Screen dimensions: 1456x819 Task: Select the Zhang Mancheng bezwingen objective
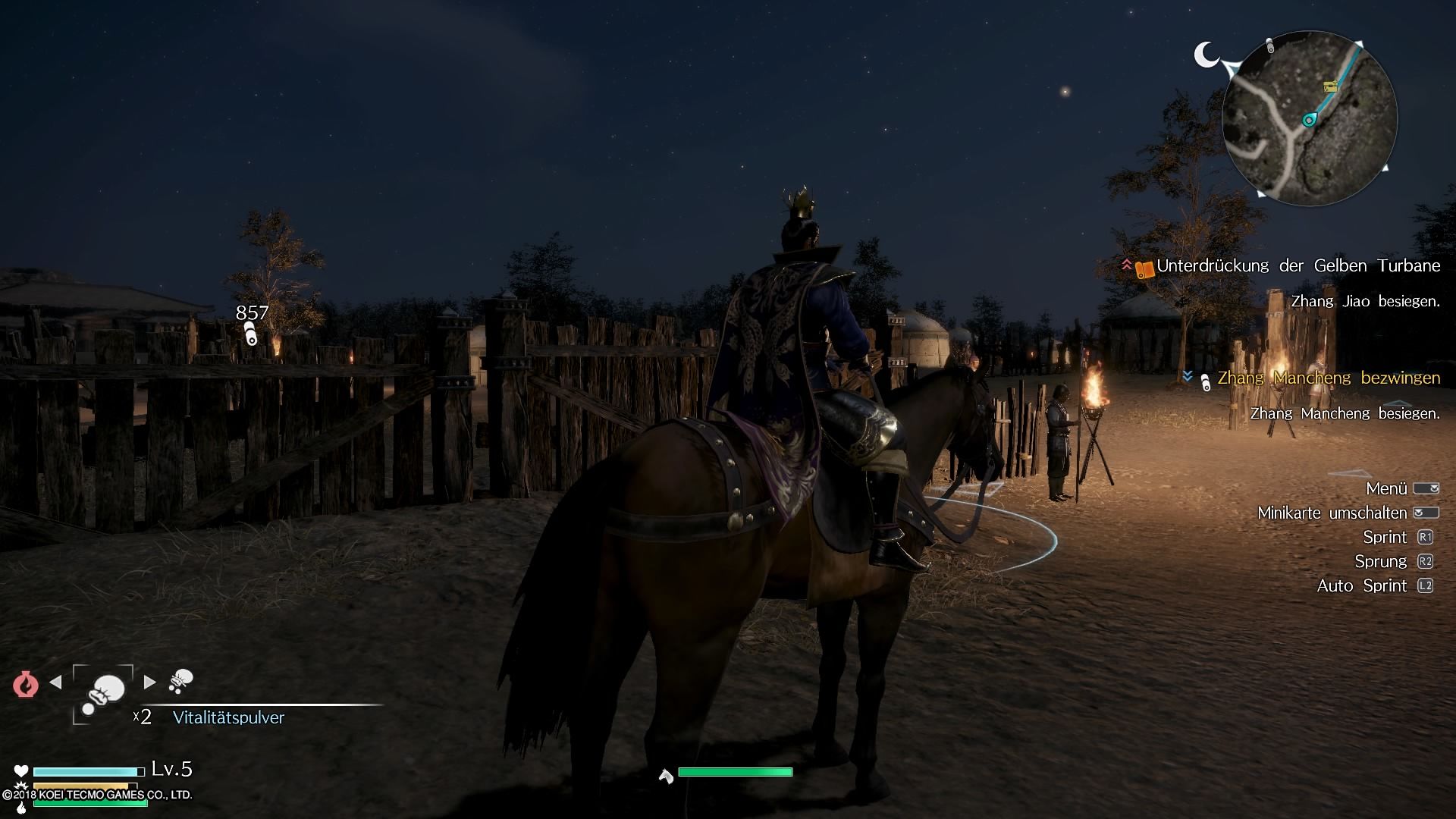tap(1328, 378)
